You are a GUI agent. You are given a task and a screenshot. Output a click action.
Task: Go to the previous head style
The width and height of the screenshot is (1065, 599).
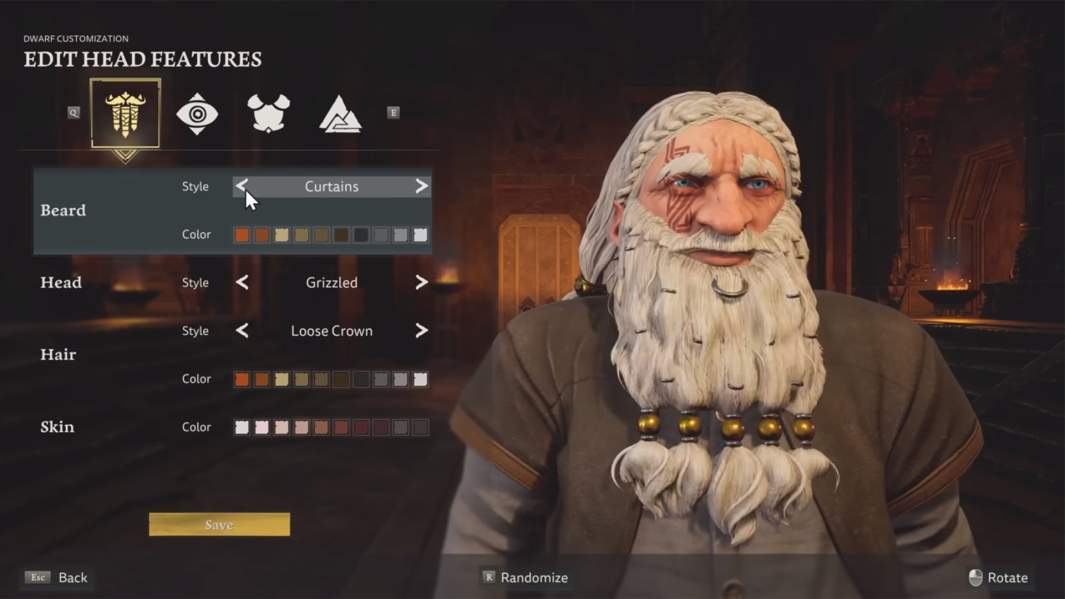point(242,283)
